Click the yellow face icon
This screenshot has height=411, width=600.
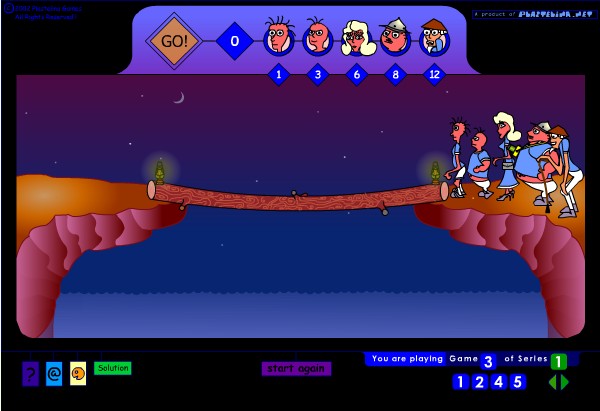pos(78,373)
